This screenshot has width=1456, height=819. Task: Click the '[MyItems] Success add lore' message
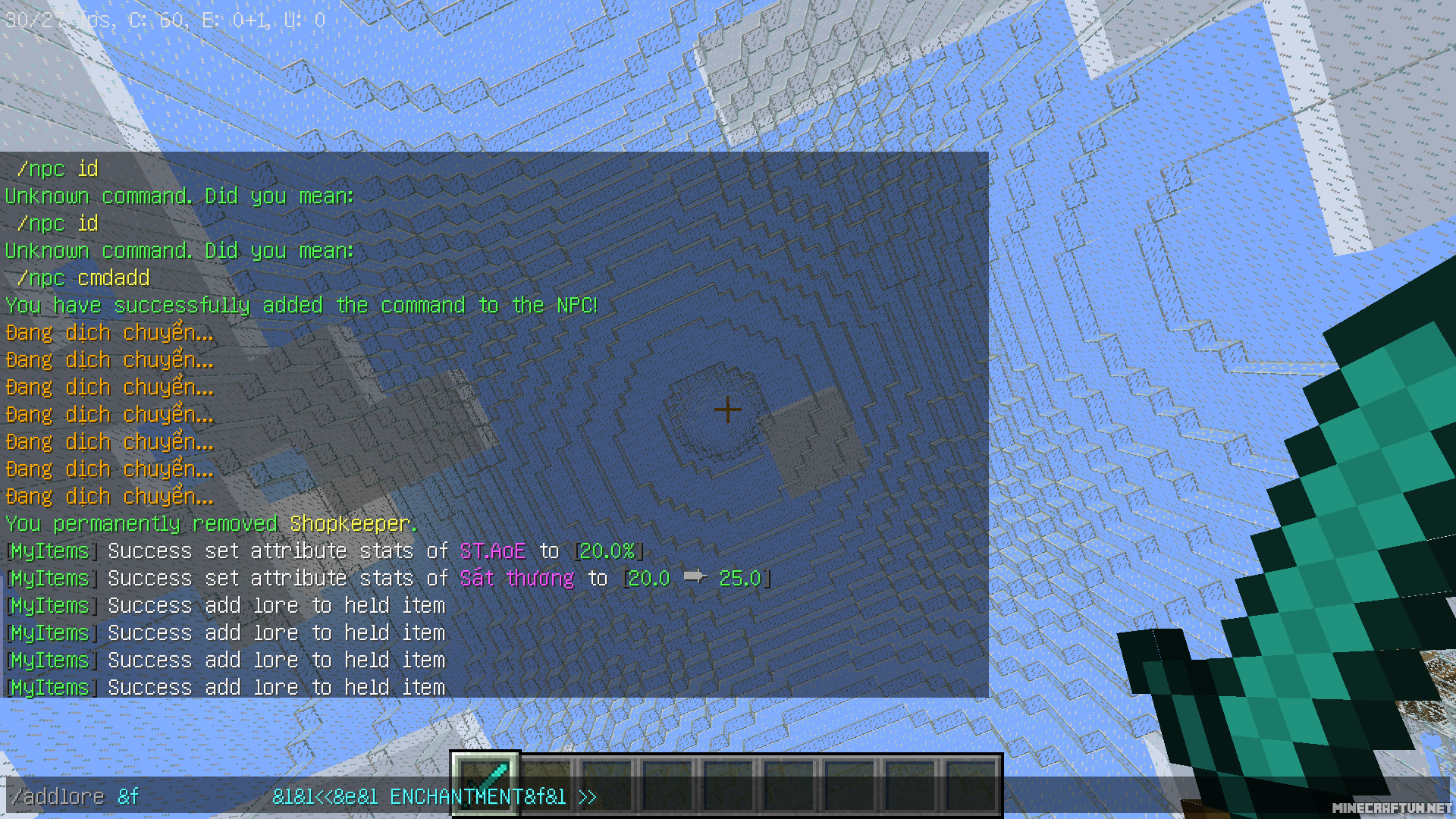pyautogui.click(x=225, y=605)
